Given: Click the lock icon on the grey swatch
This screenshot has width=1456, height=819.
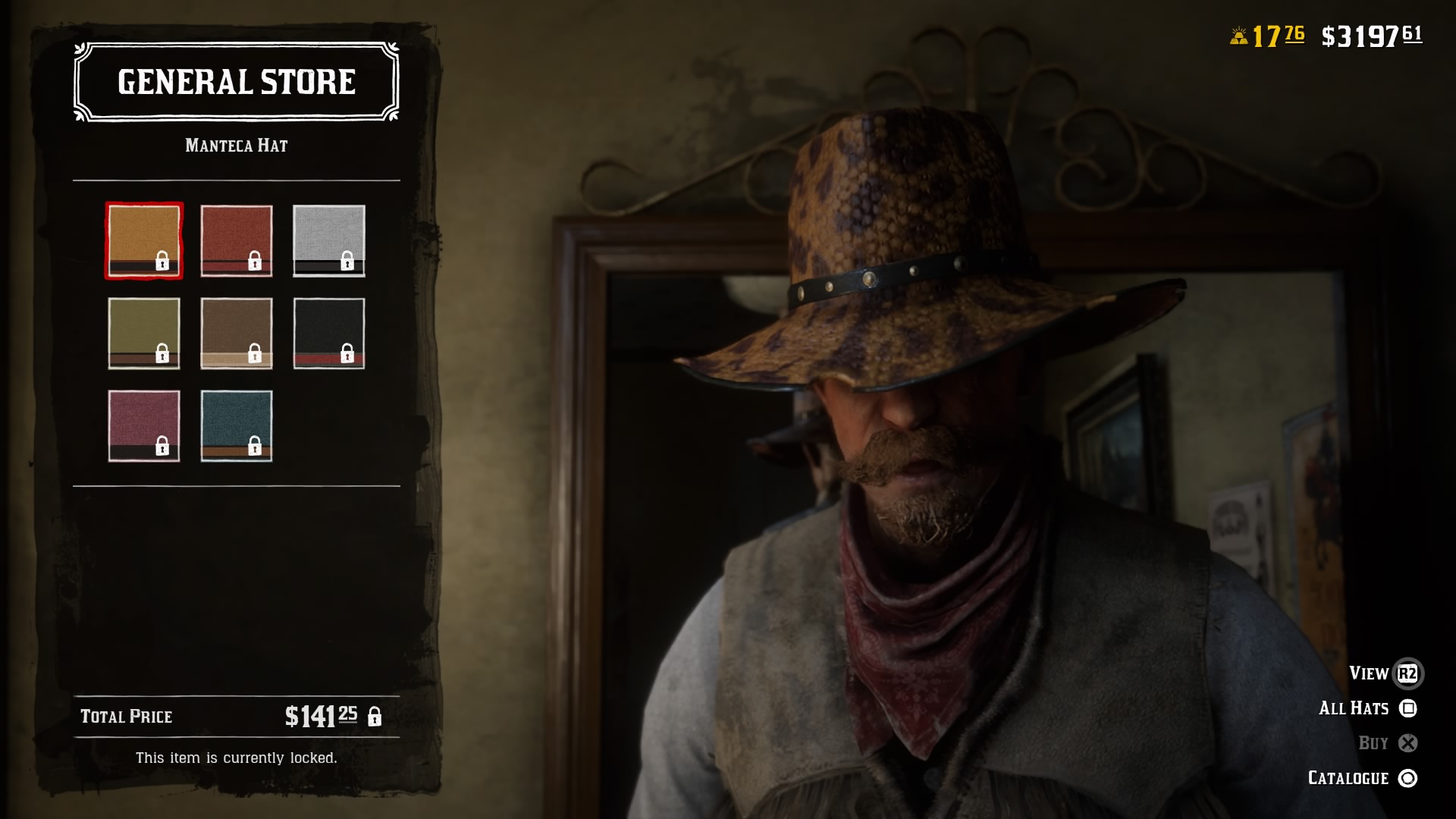Looking at the screenshot, I should 347,262.
